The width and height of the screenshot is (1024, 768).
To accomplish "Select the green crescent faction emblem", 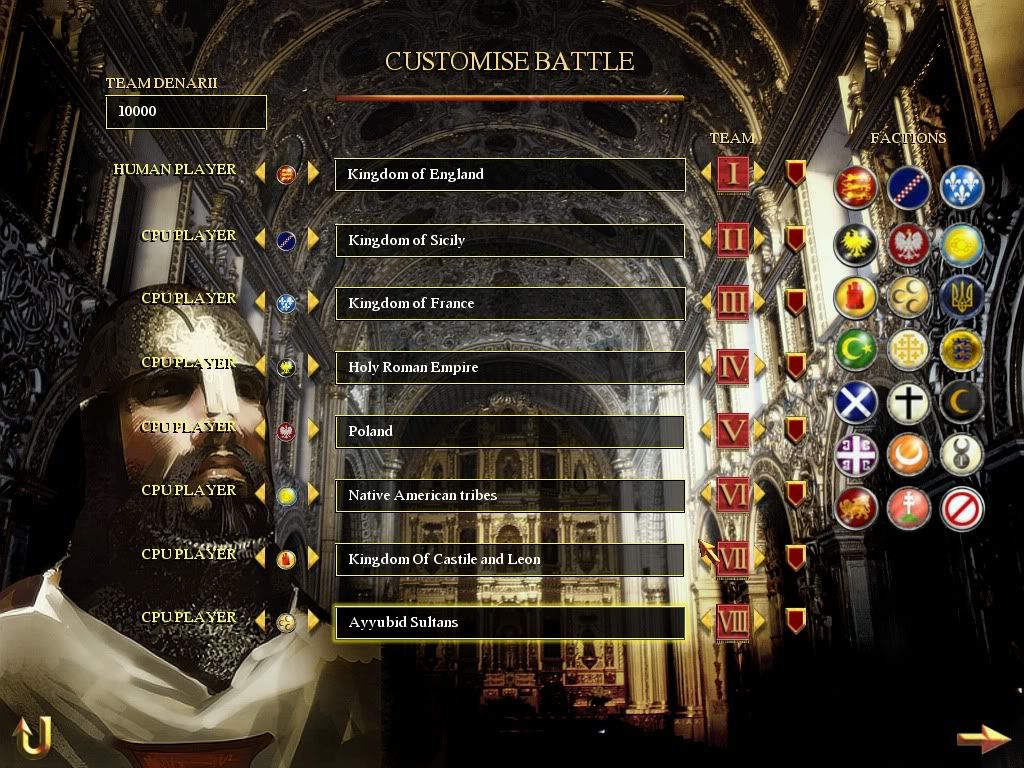I will point(856,349).
